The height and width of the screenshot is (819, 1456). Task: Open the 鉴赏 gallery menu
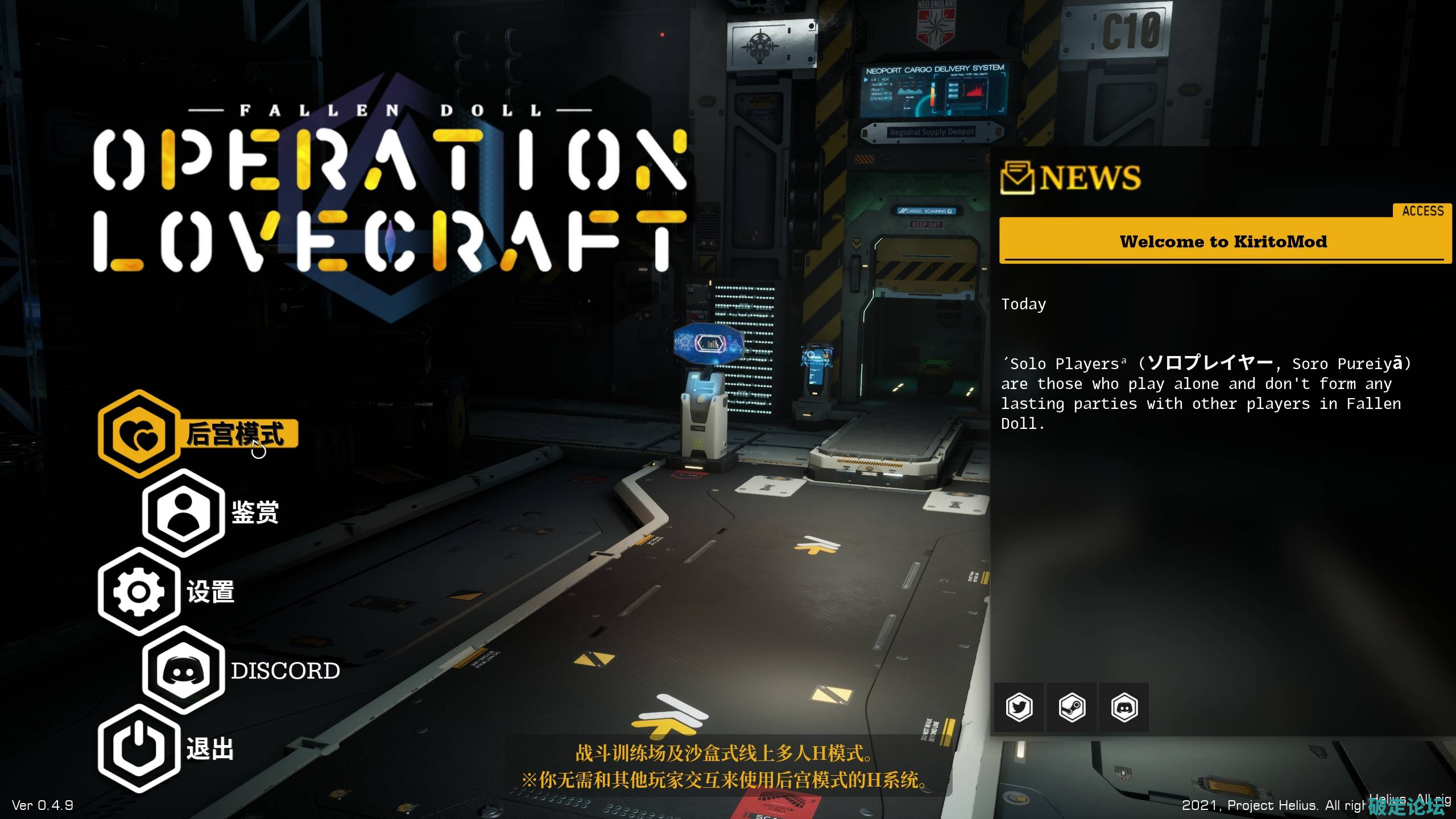click(212, 512)
